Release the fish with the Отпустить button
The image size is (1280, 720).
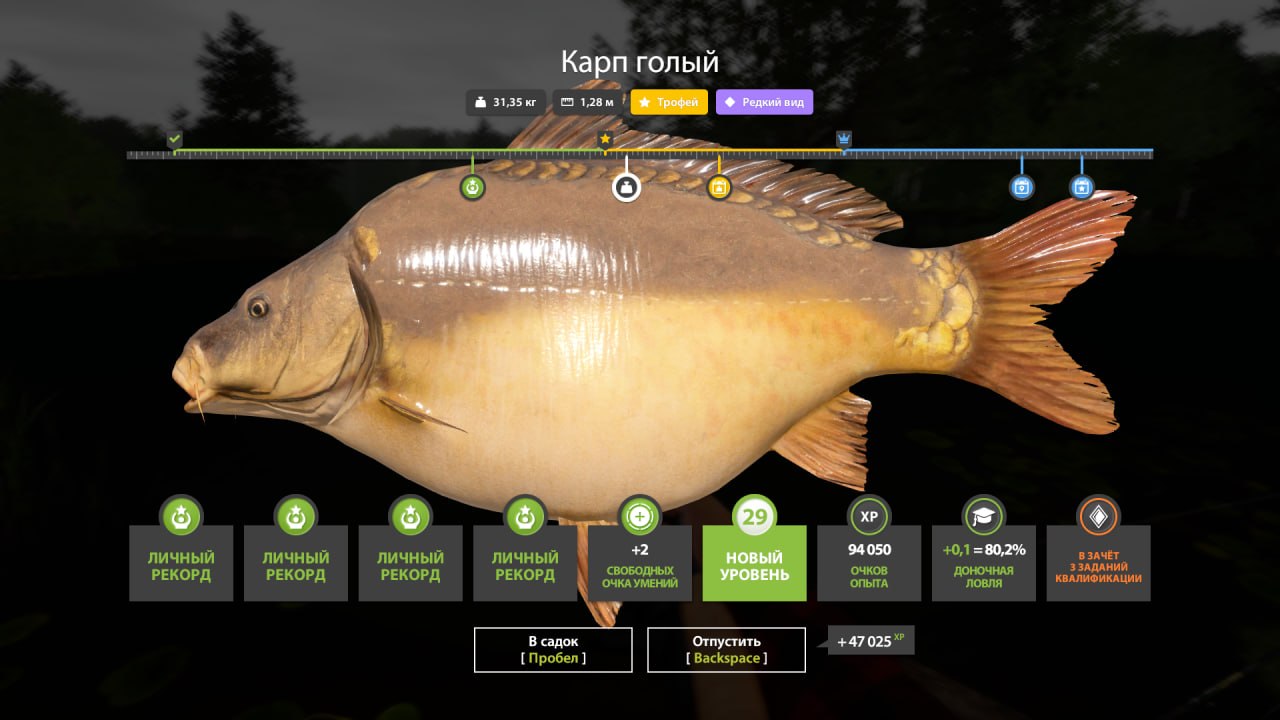pos(726,650)
